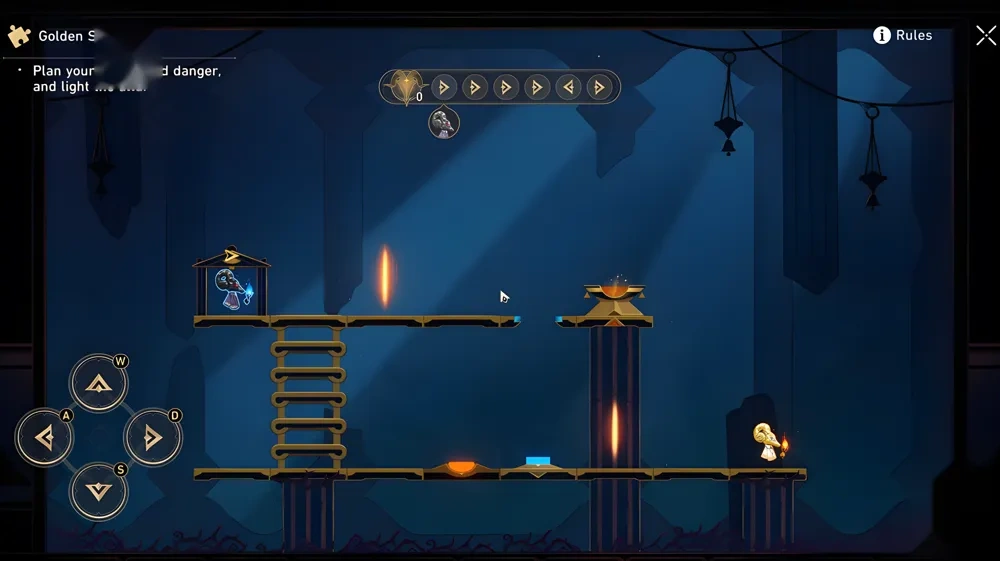Tap the A left-arrow direction button

pos(44,437)
